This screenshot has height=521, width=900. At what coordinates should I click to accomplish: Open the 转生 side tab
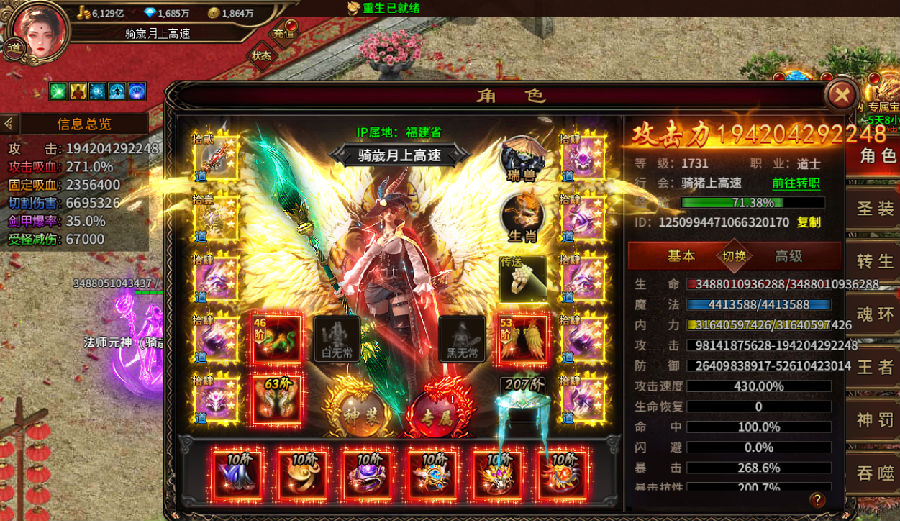click(x=877, y=261)
